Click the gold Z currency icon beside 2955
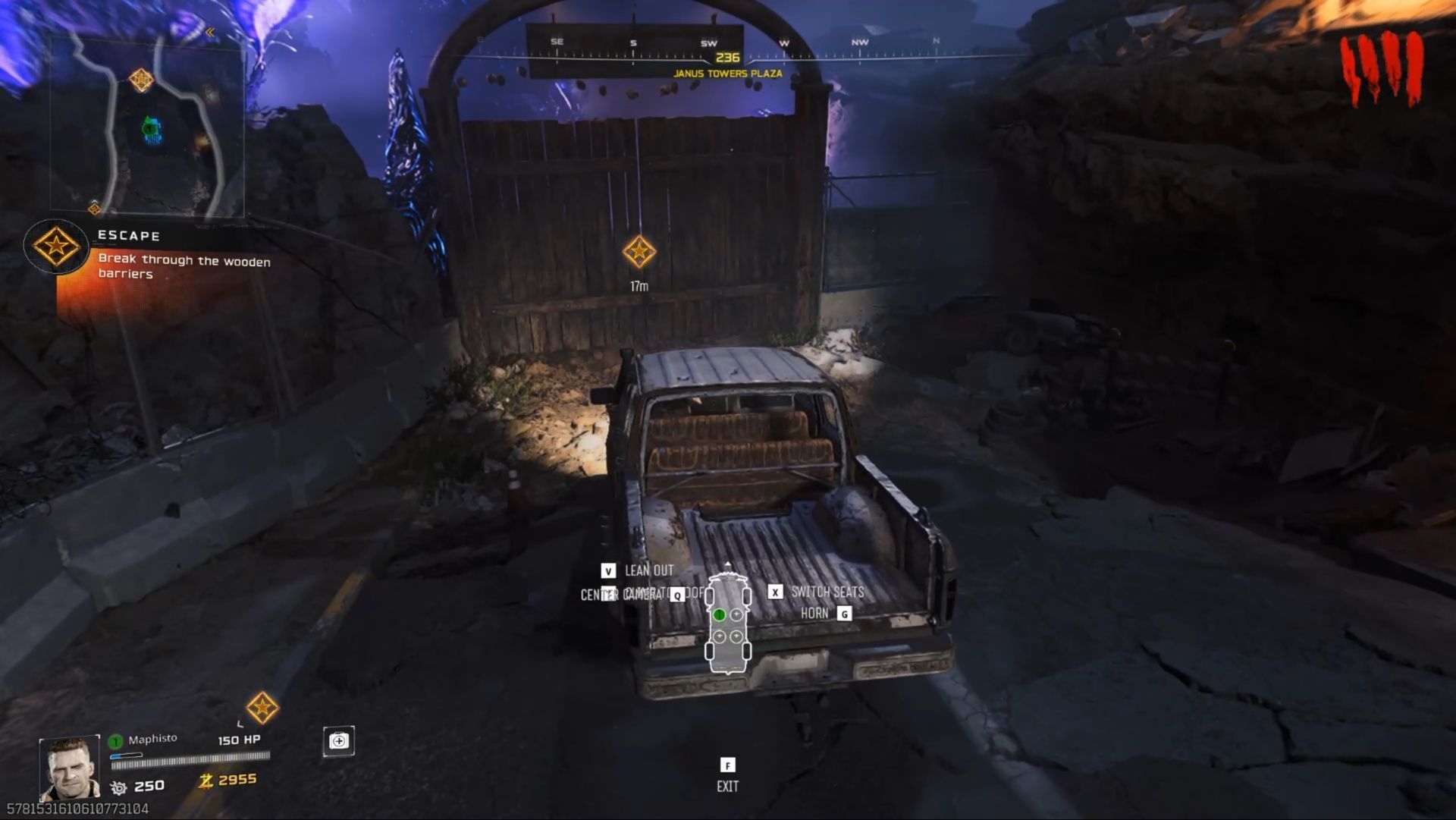The height and width of the screenshot is (820, 1456). 206,782
